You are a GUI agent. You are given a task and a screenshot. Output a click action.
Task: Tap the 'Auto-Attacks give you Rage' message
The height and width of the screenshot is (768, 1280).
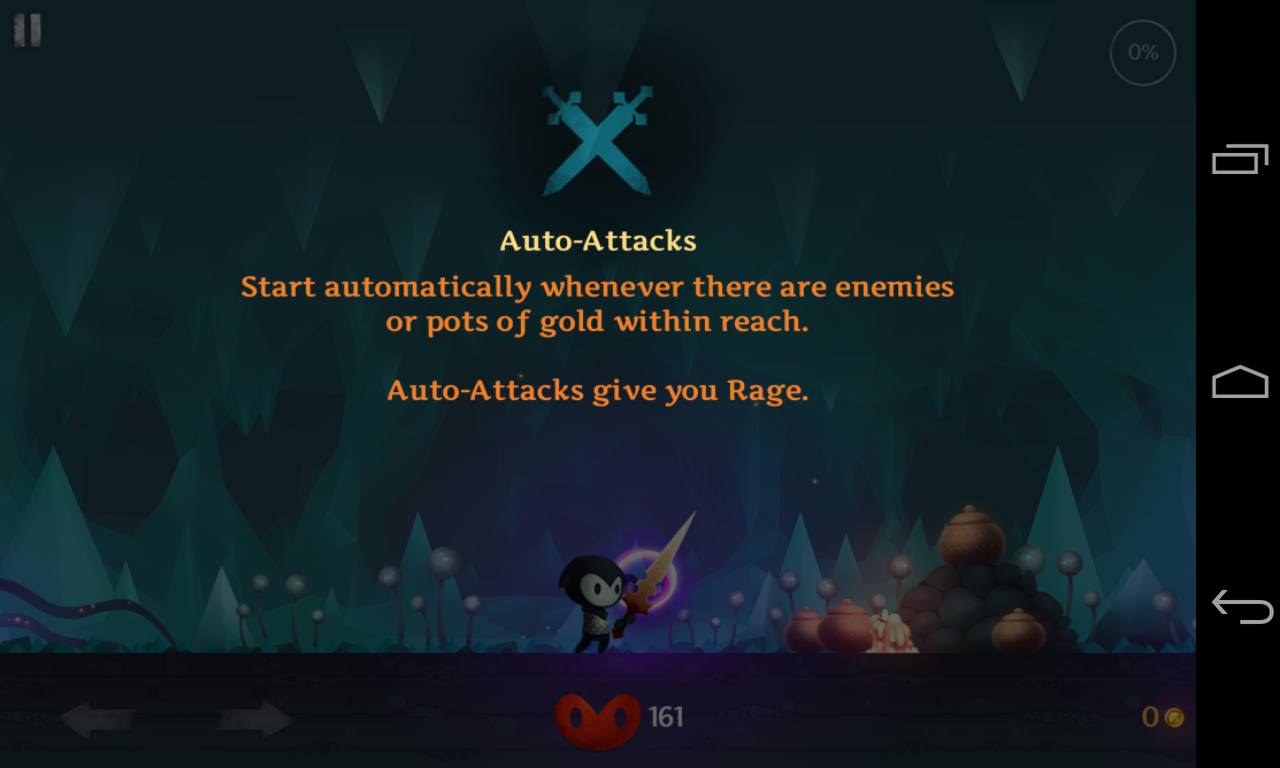(597, 390)
